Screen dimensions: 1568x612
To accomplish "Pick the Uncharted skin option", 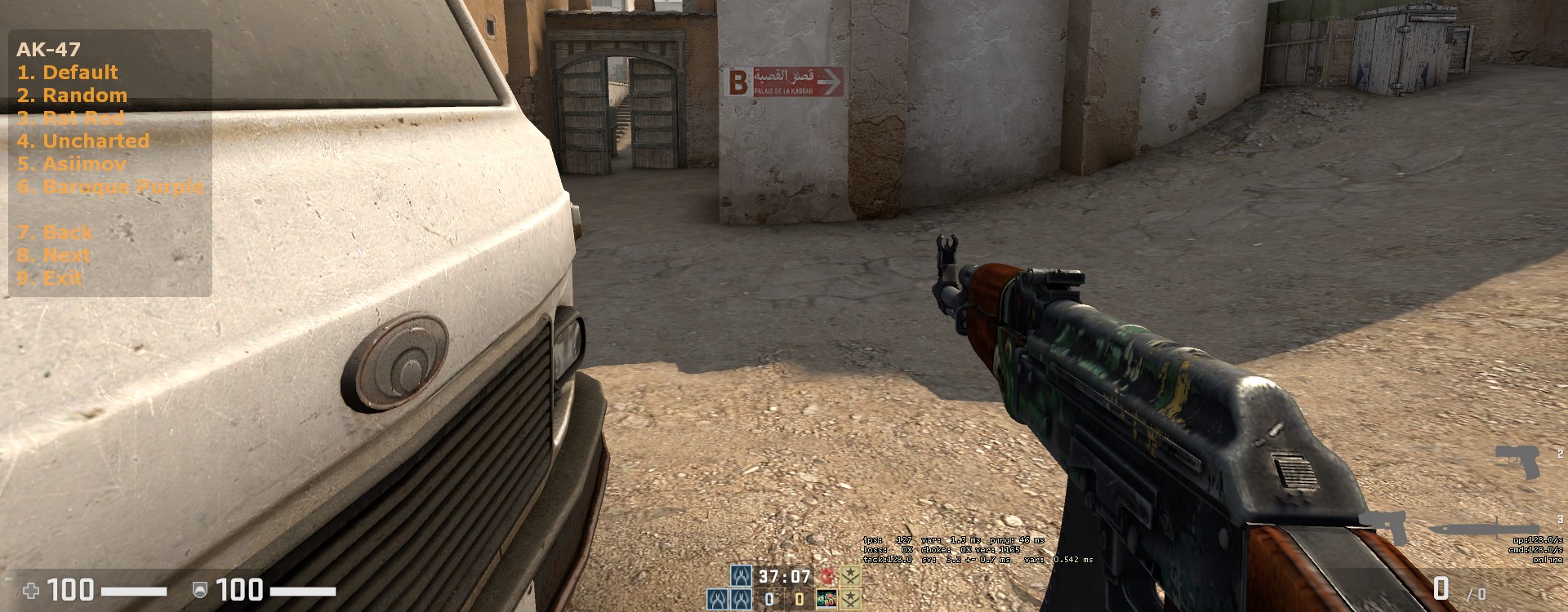I will tap(84, 140).
